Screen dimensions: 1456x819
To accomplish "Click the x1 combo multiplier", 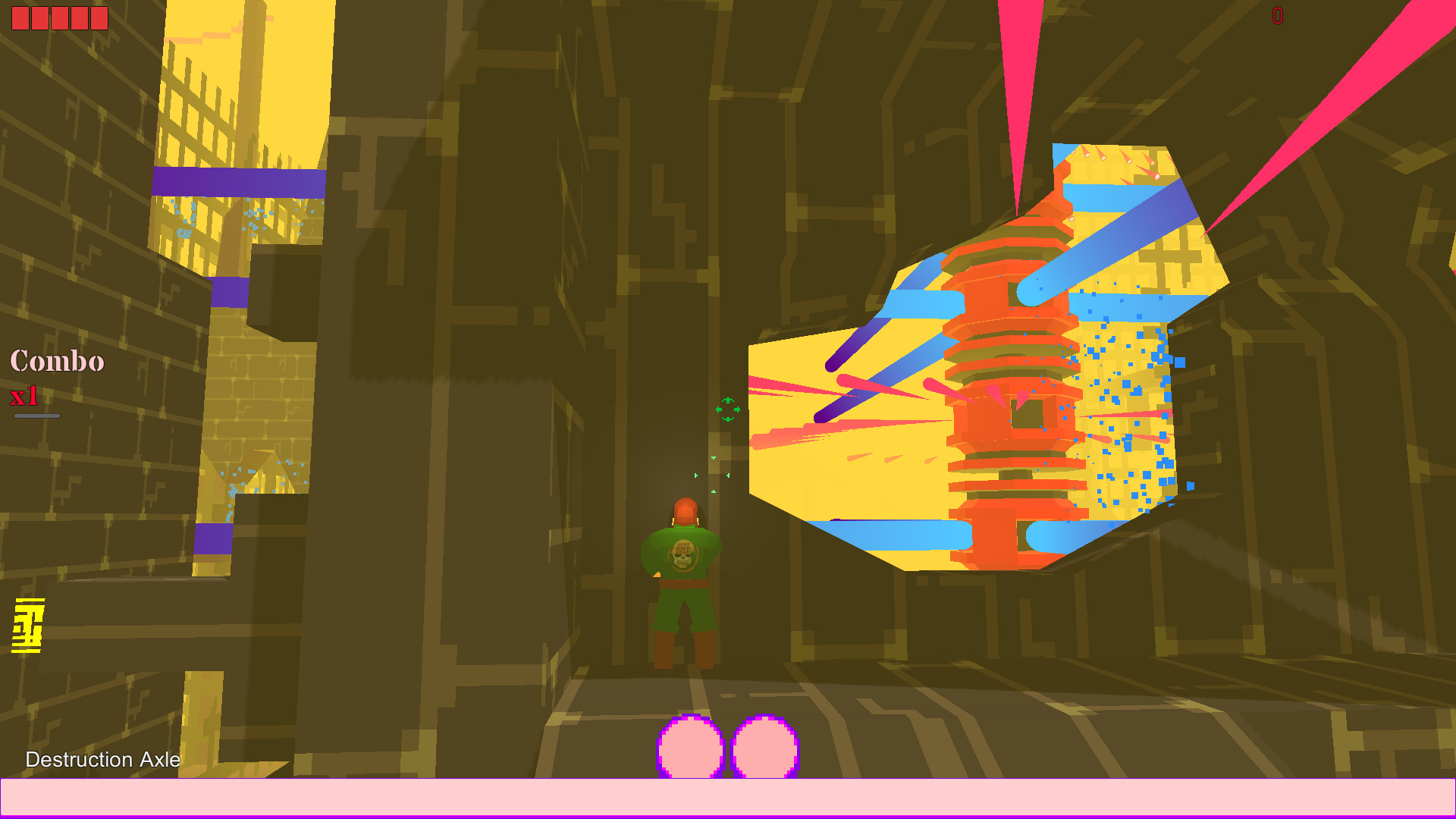I will [25, 396].
